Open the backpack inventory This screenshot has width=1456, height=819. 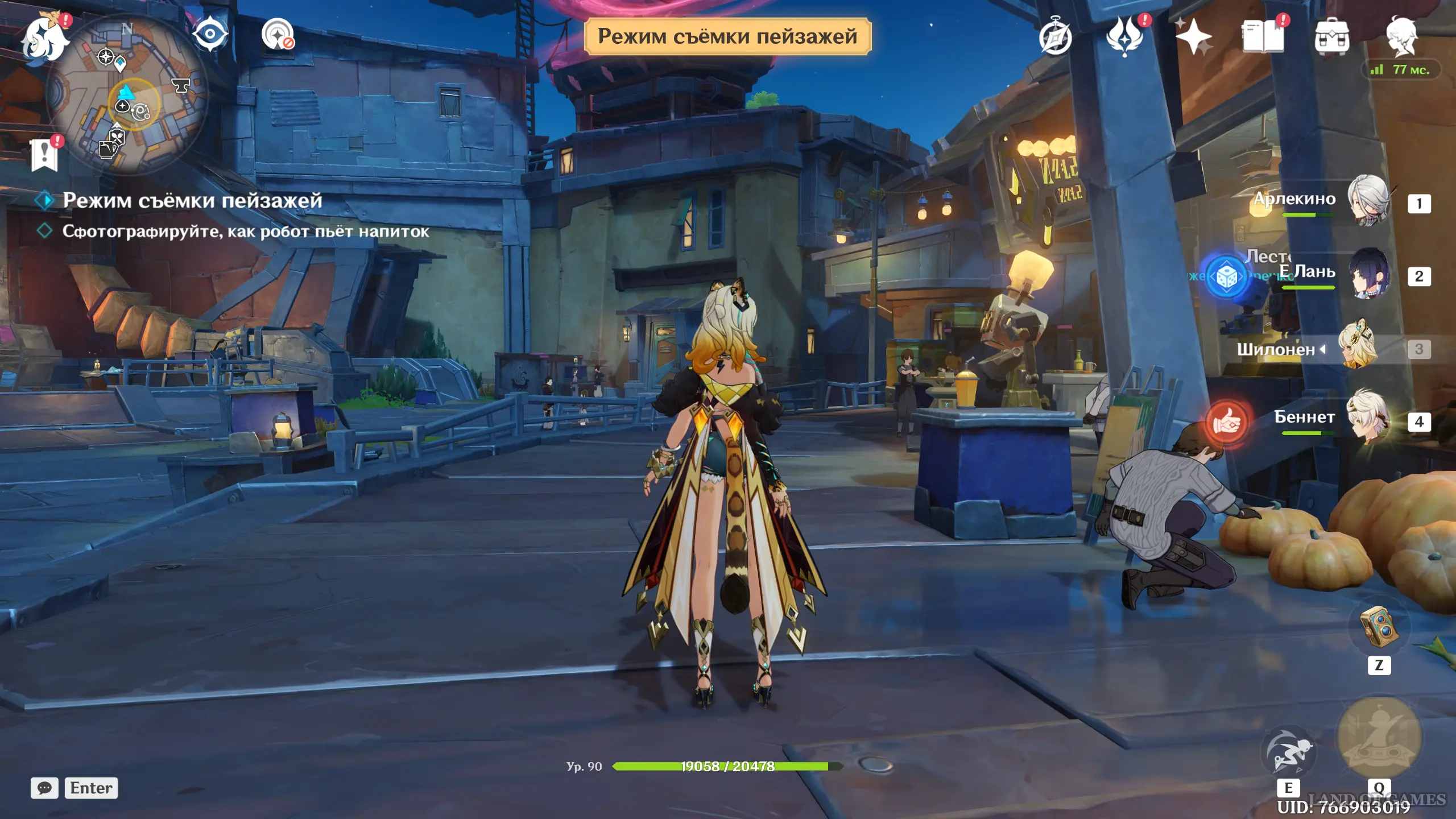pos(1331,38)
